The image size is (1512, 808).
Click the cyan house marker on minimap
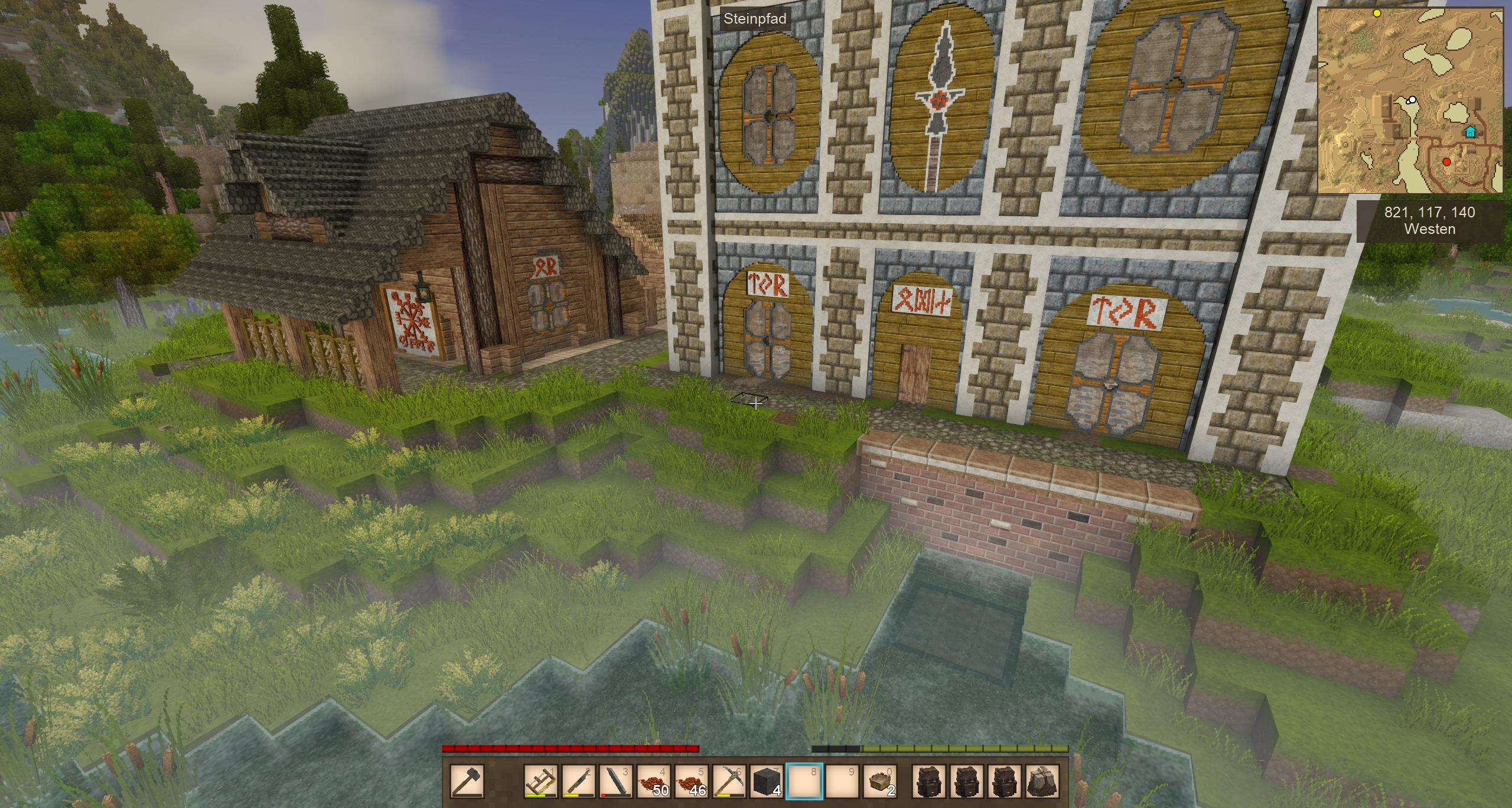(1469, 131)
